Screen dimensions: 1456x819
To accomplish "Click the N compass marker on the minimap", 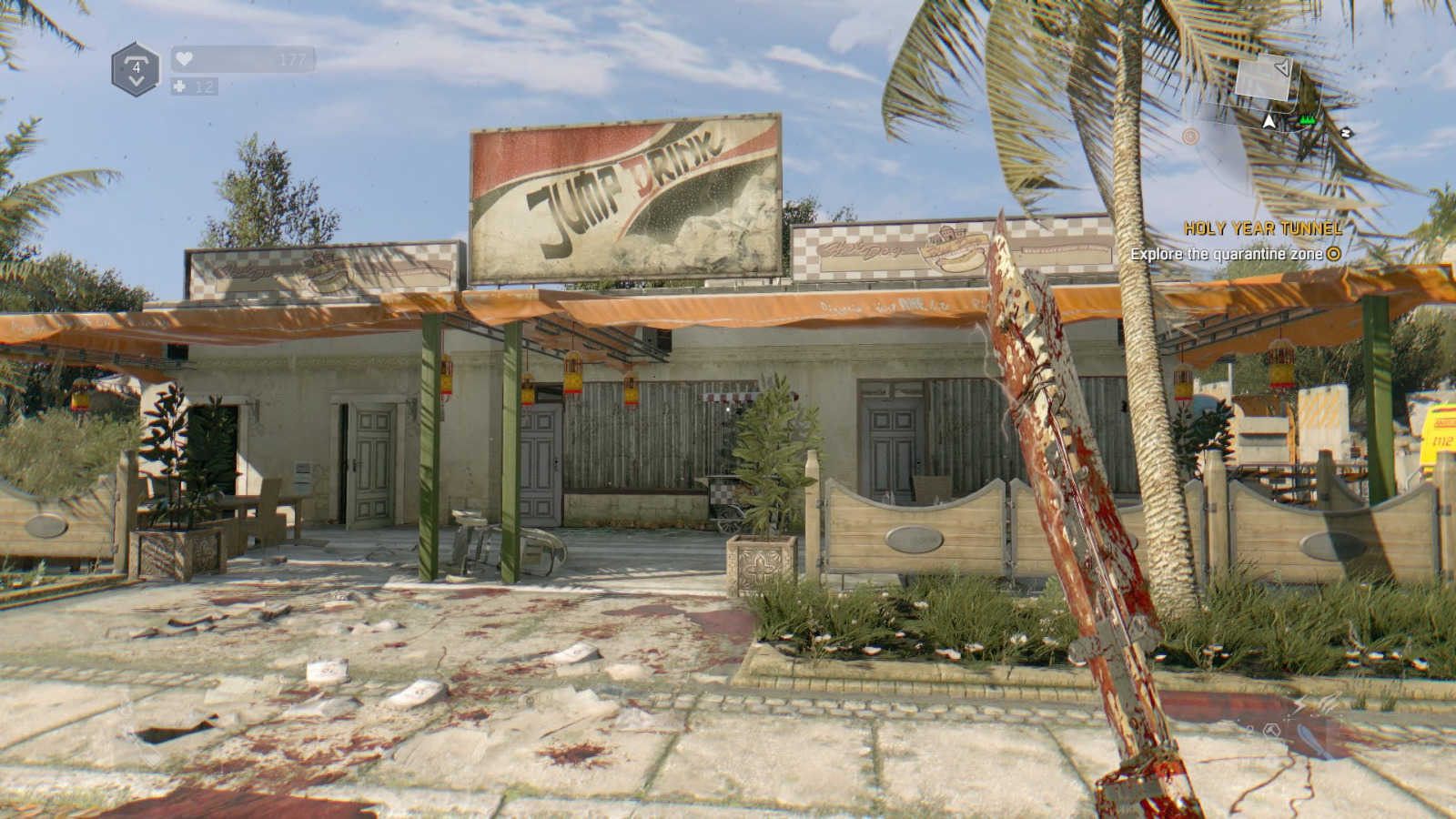I will point(1346,132).
